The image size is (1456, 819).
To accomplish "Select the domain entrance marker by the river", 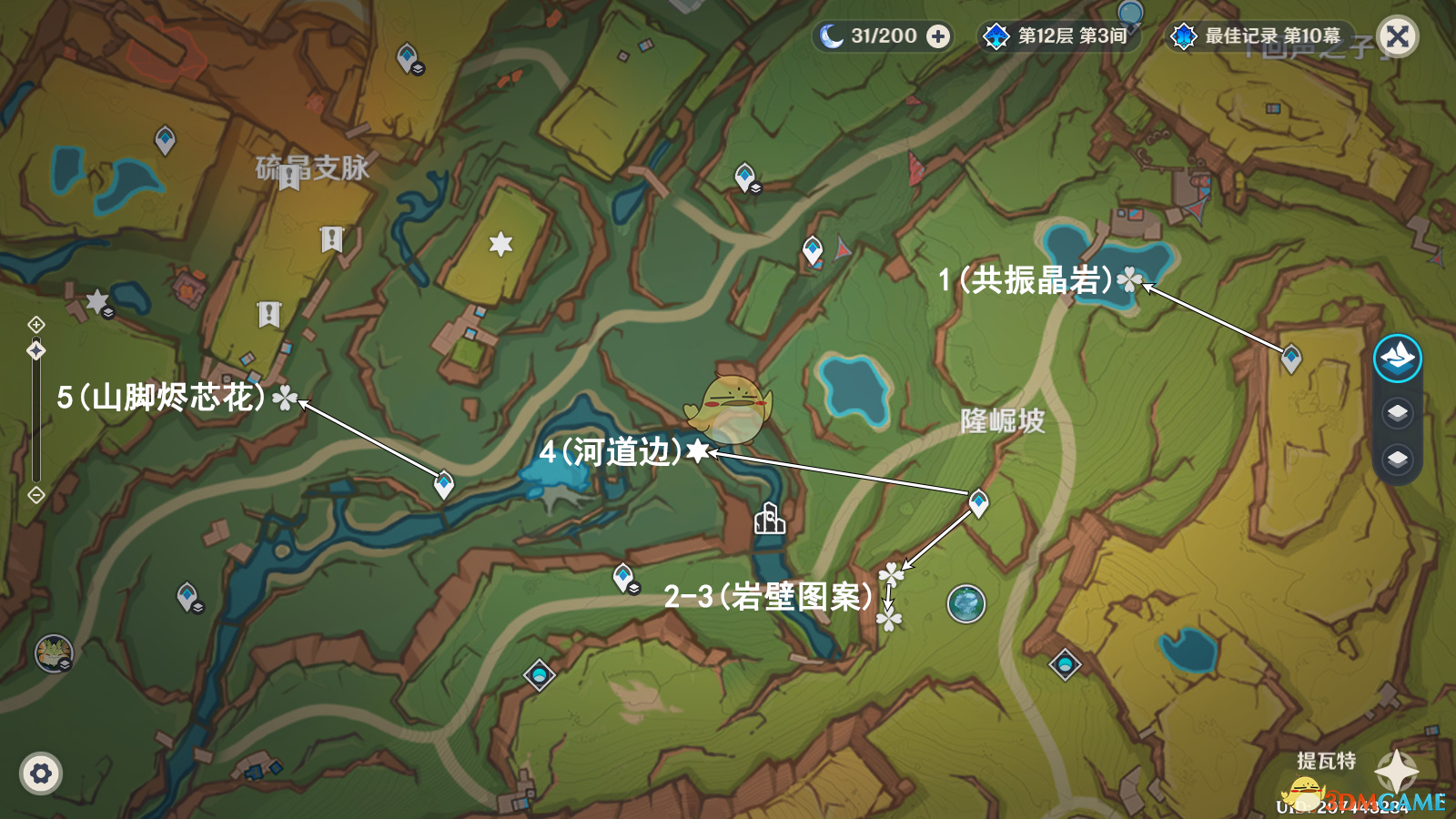I will pos(769,519).
